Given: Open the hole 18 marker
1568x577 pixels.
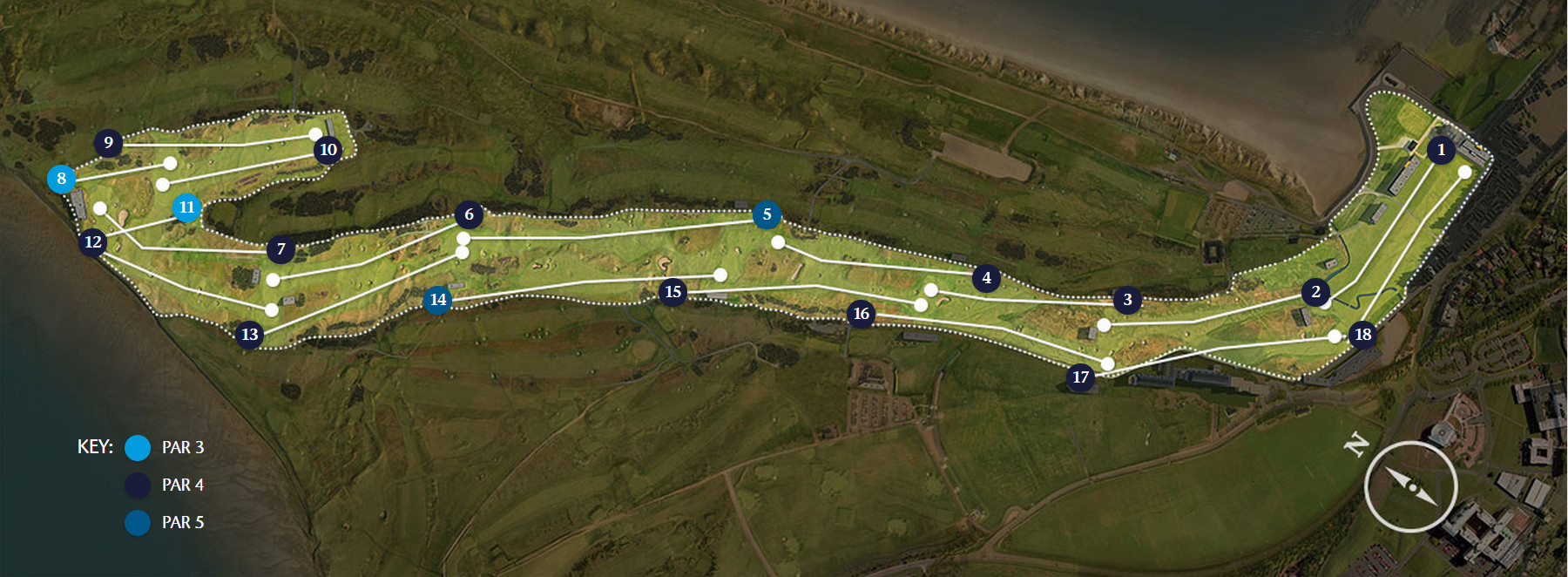Looking at the screenshot, I should coord(1362,334).
